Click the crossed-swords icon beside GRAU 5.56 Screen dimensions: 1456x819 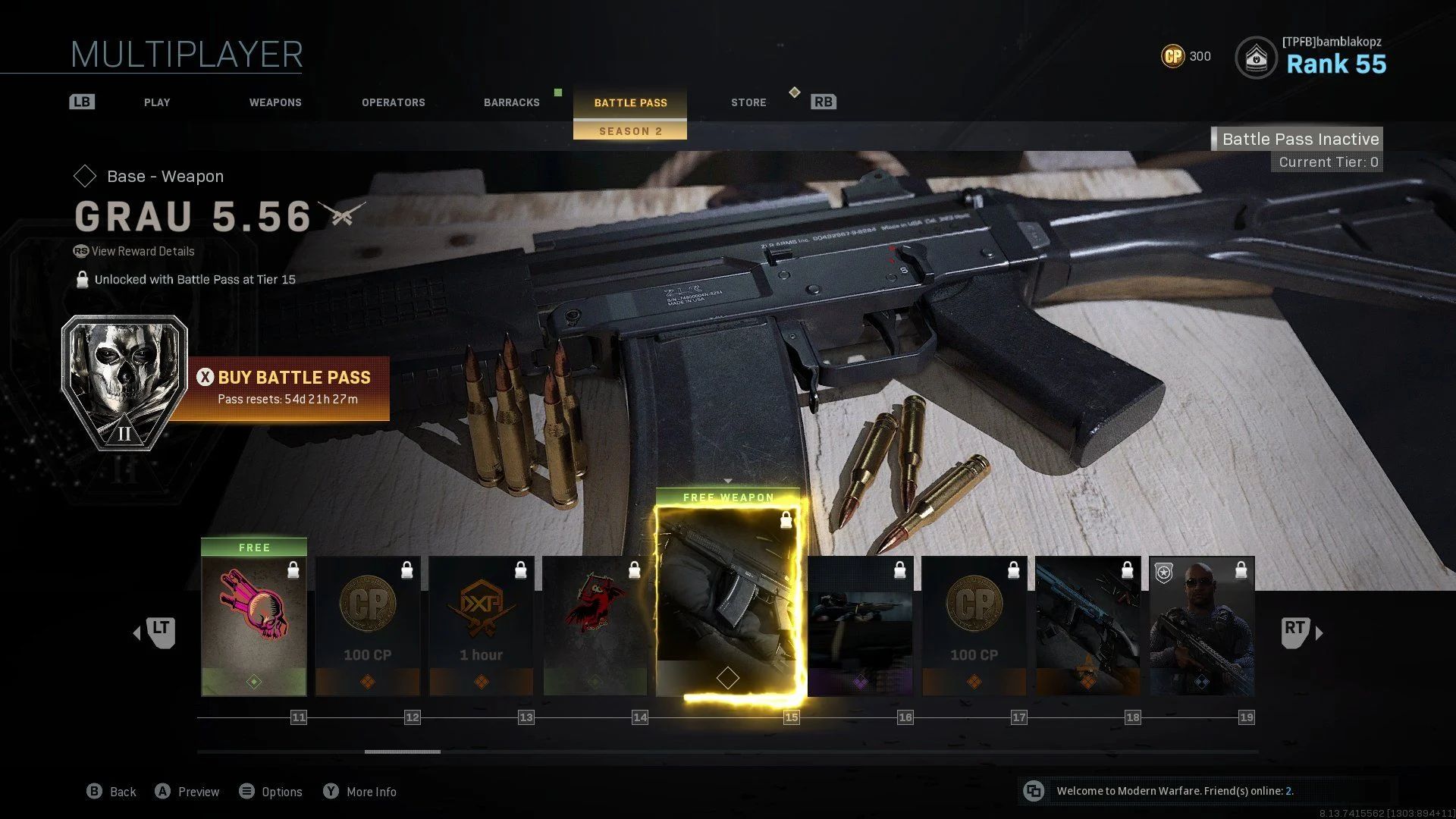click(x=341, y=217)
